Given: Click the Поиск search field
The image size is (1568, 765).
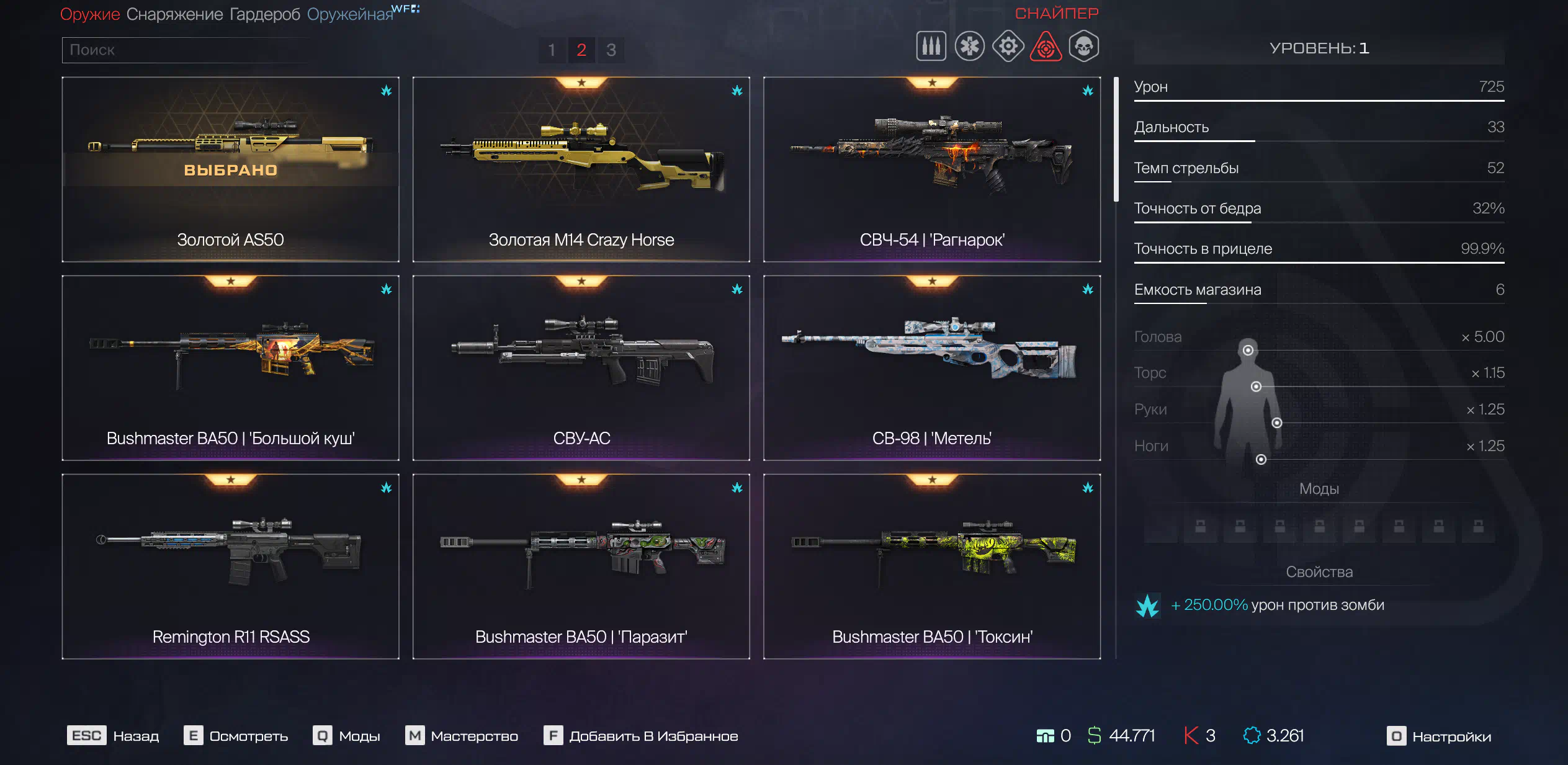Looking at the screenshot, I should pyautogui.click(x=186, y=50).
